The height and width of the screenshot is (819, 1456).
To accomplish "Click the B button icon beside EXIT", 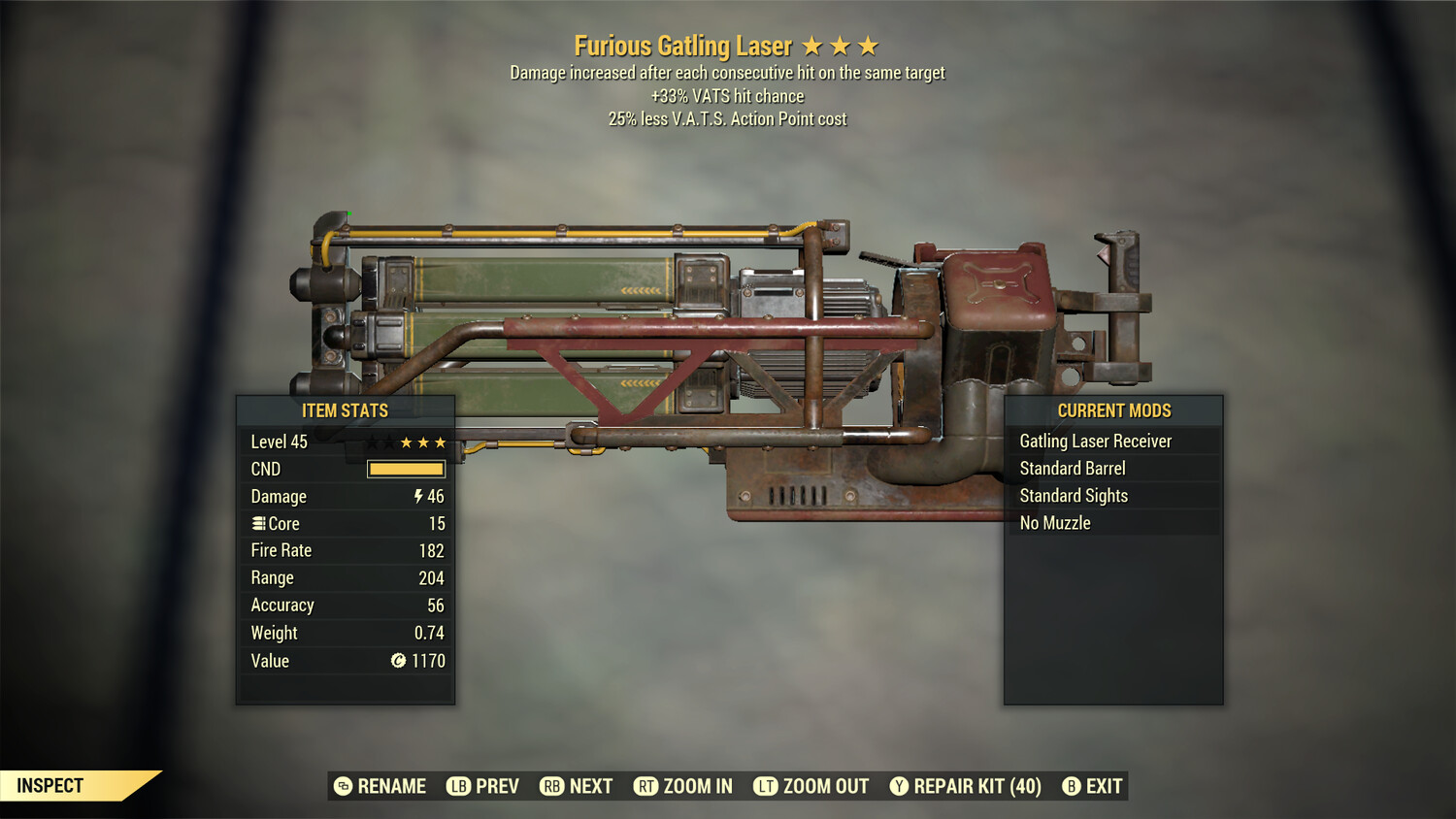I will (1071, 786).
